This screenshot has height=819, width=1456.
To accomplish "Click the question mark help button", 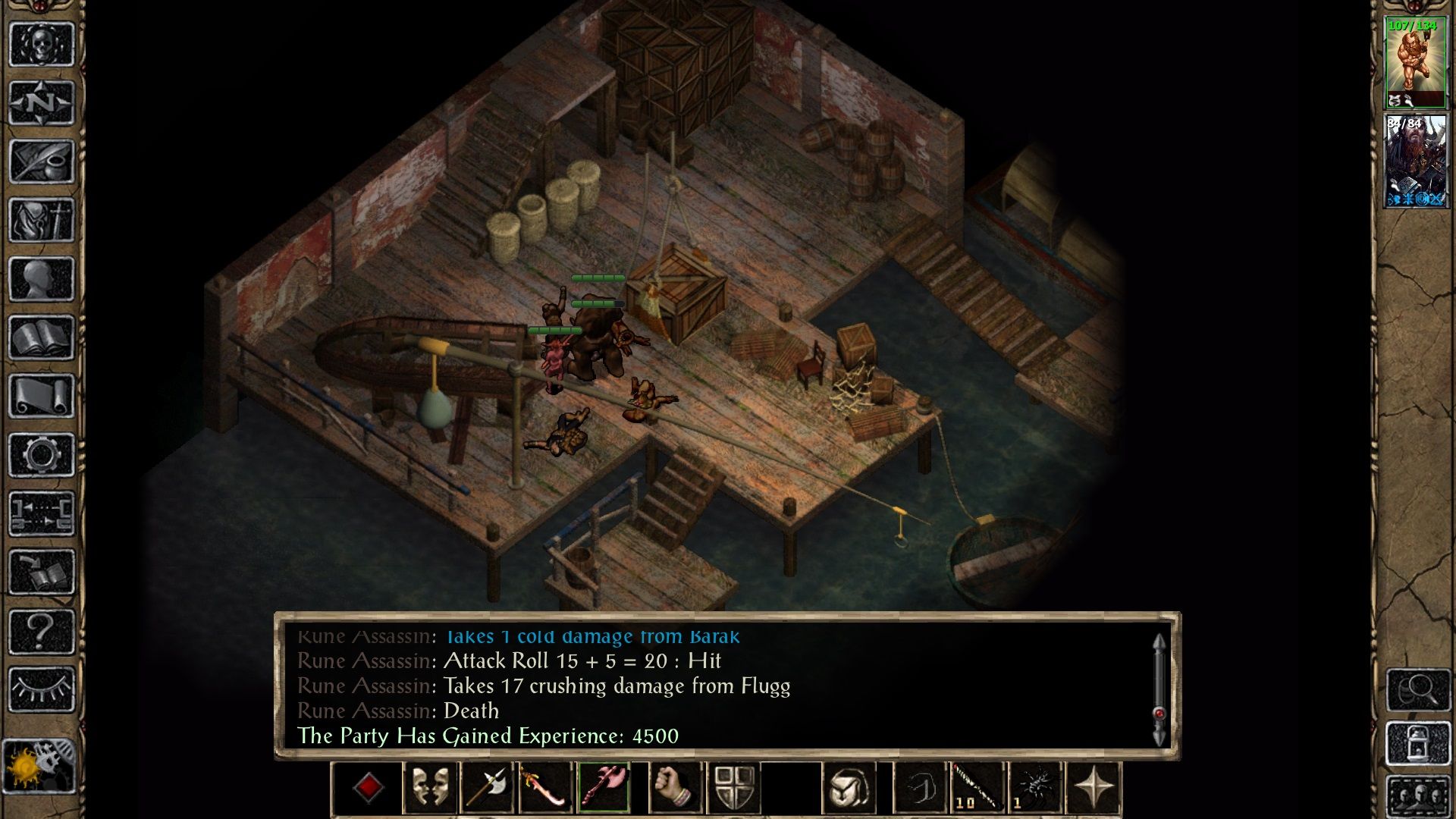I will coord(41,631).
